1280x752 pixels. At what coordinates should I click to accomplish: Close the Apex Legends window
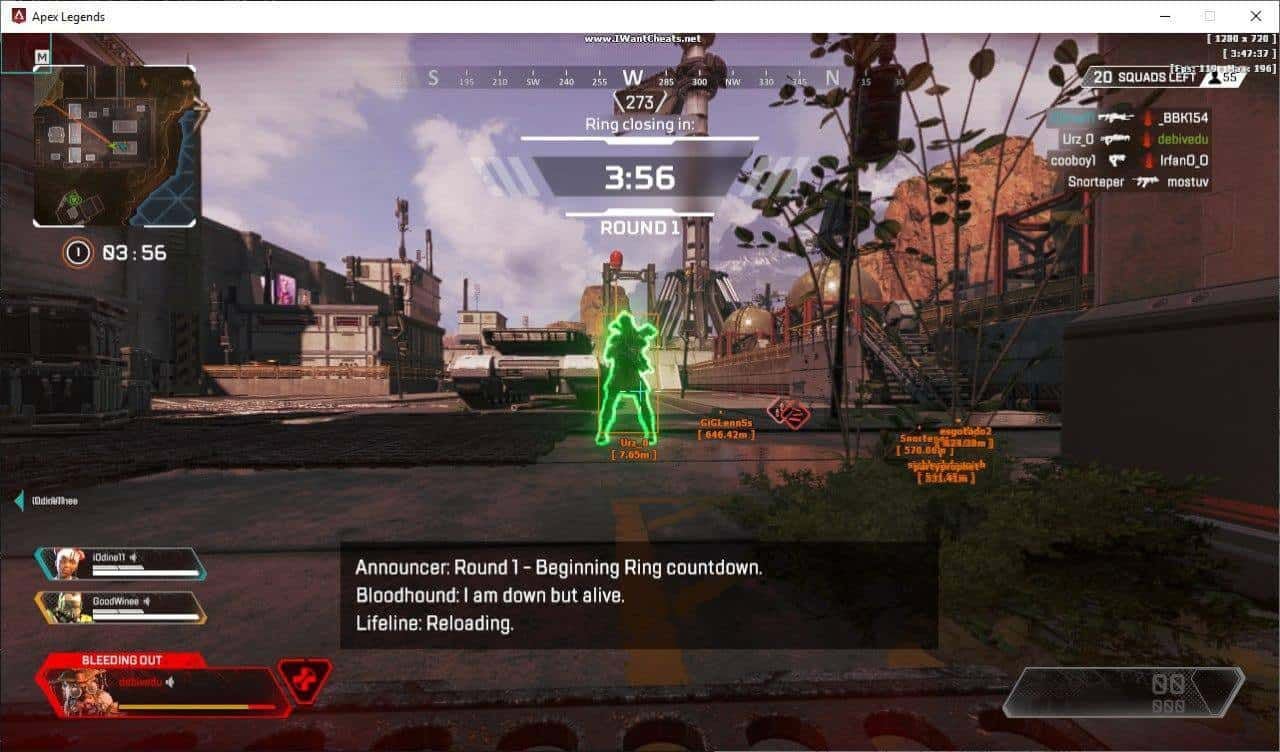1256,16
